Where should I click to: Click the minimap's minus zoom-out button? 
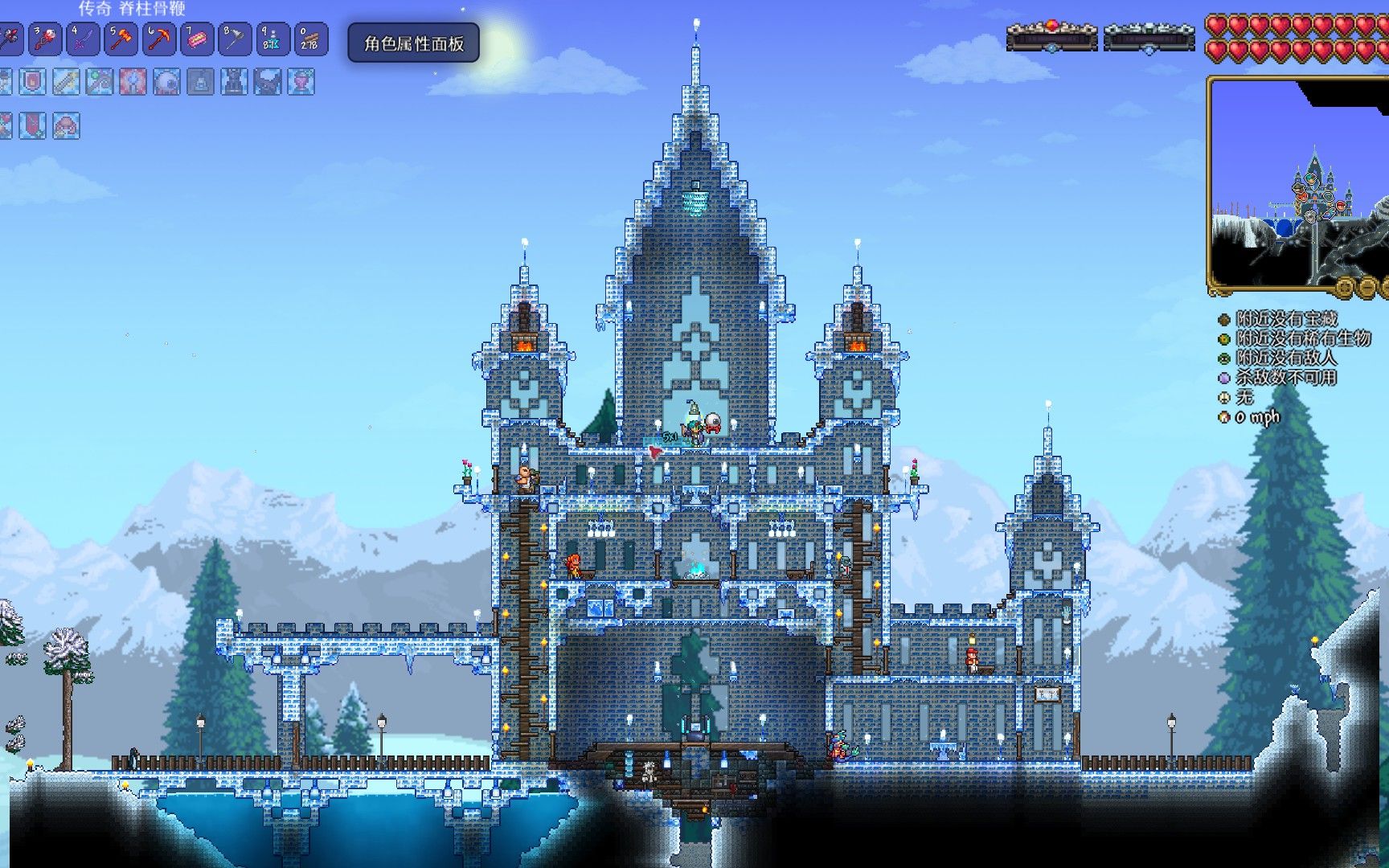coord(1367,287)
